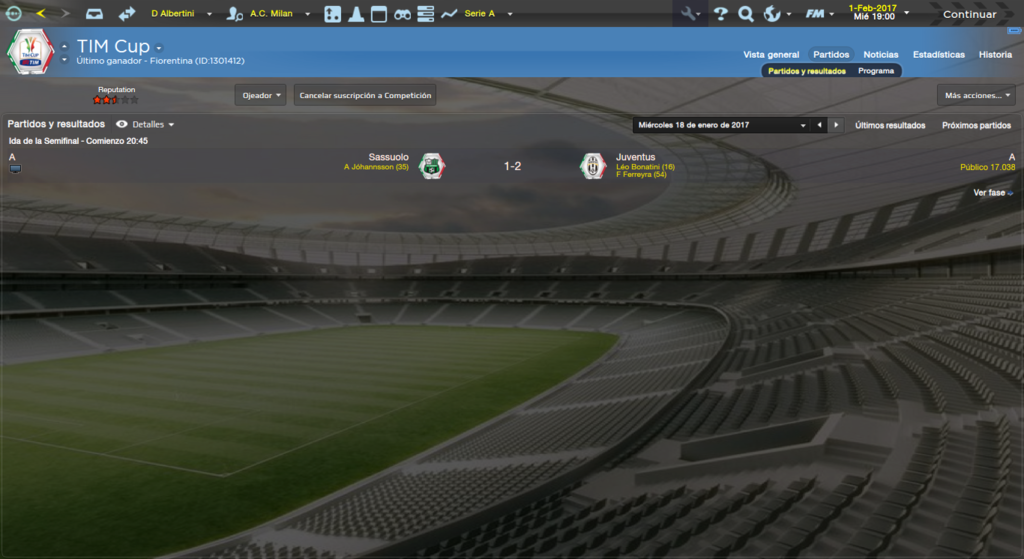This screenshot has height=559, width=1024.
Task: Go to Vista general tab
Action: pos(771,55)
